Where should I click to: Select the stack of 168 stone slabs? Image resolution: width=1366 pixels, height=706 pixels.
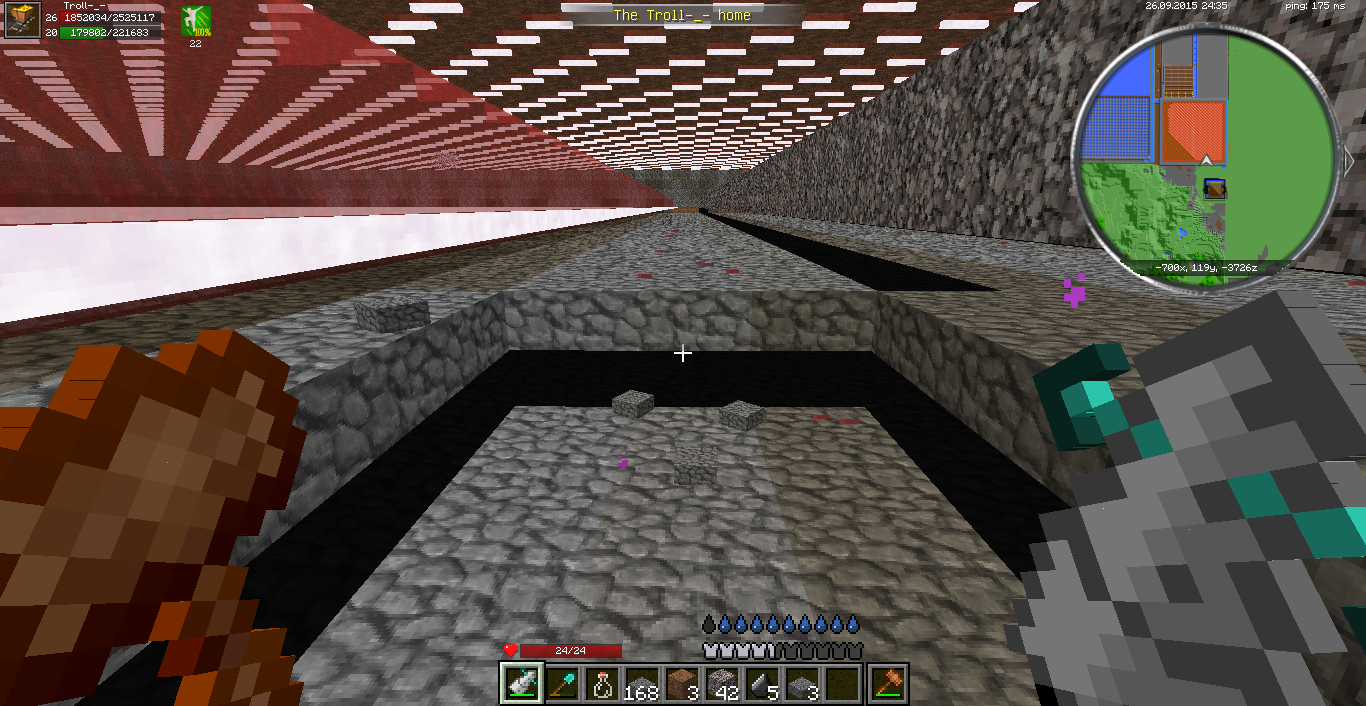coord(643,683)
